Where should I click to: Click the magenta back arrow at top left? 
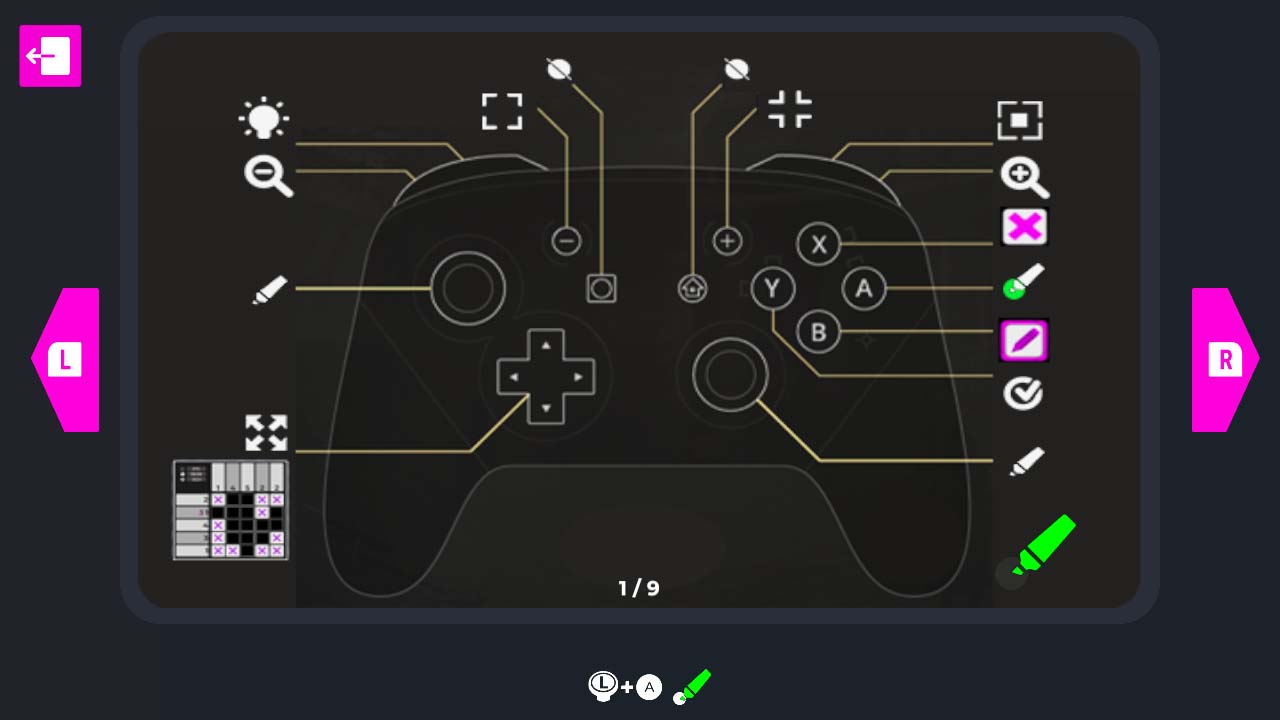pyautogui.click(x=49, y=57)
